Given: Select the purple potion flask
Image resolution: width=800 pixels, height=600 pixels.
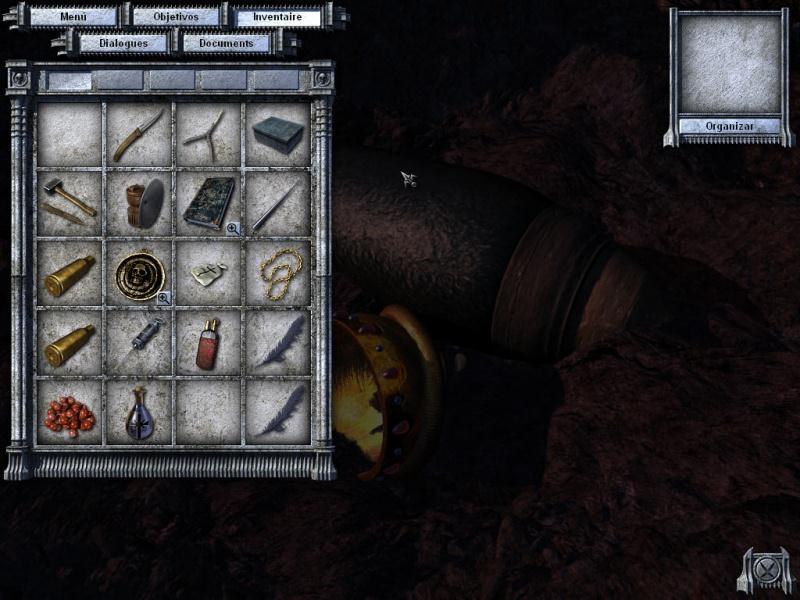Looking at the screenshot, I should pos(138,411).
